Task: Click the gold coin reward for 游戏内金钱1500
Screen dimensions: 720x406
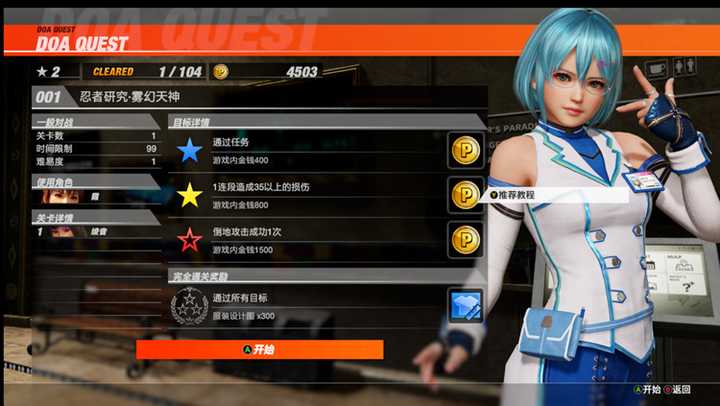Action: coord(465,240)
